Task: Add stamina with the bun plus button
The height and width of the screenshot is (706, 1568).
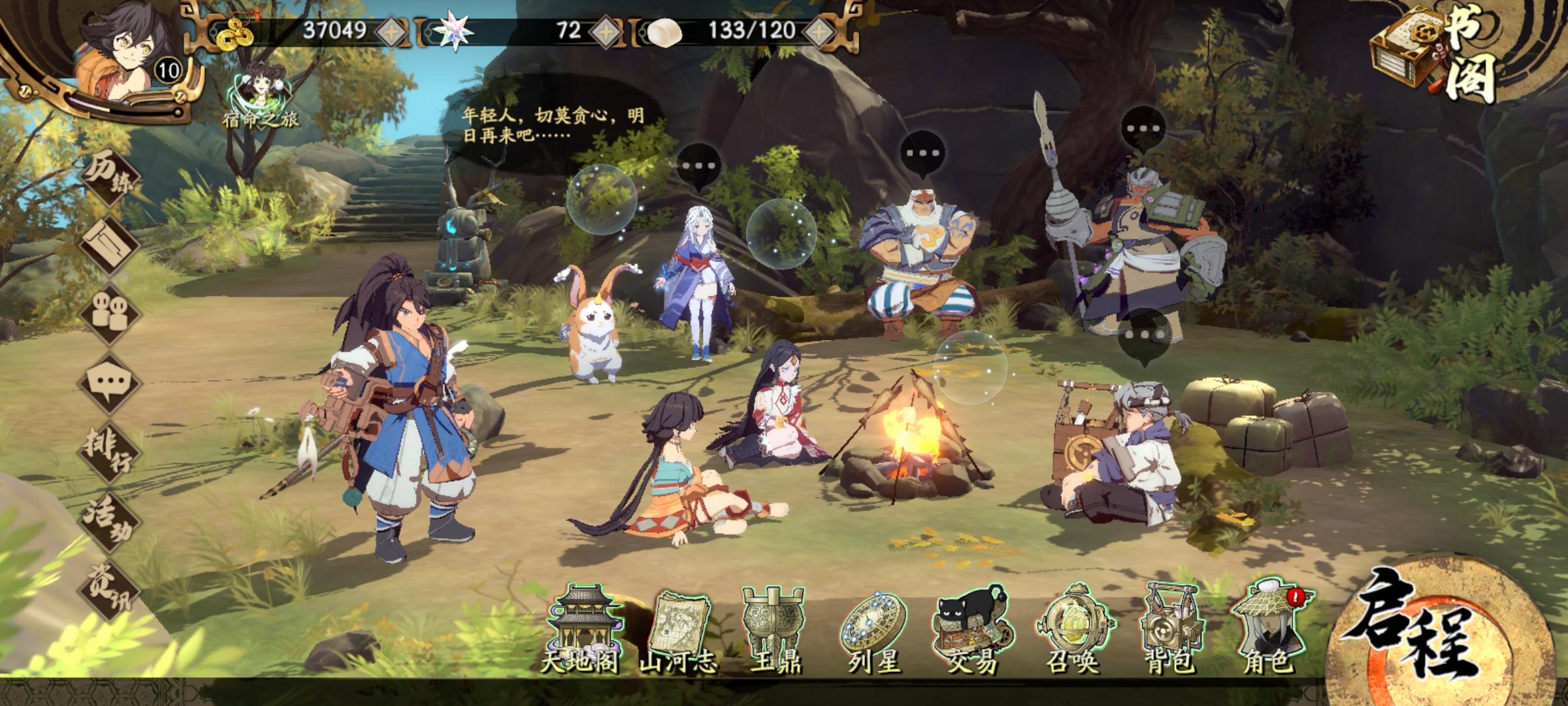Action: [x=821, y=31]
